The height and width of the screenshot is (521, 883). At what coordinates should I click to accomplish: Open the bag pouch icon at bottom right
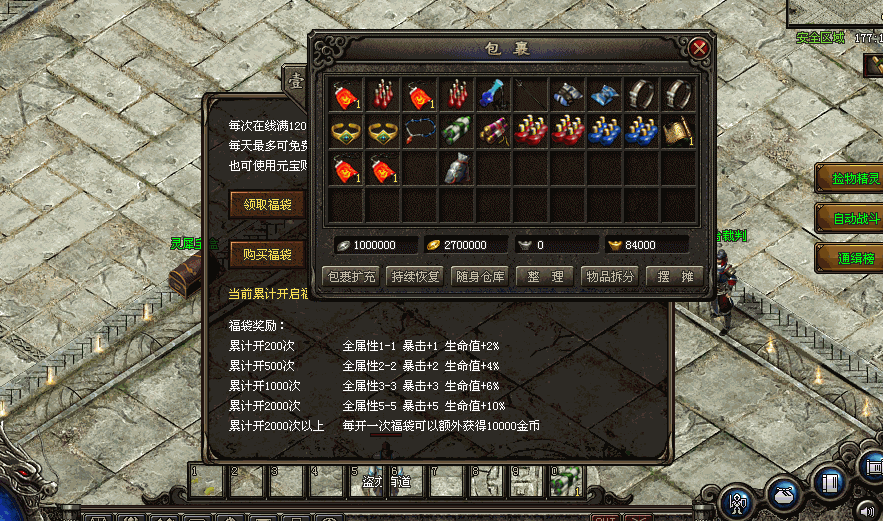click(x=784, y=493)
